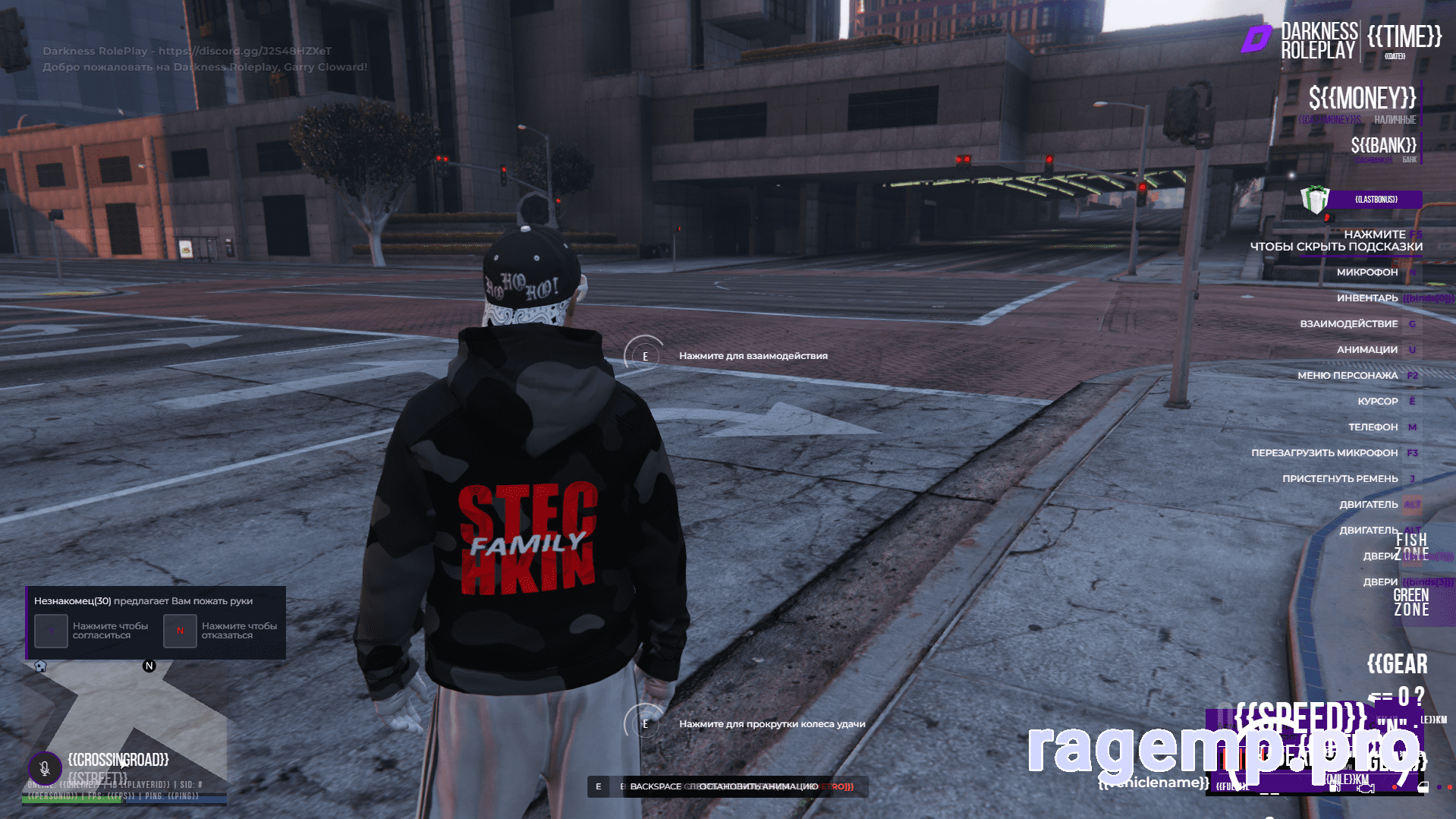The image size is (1456, 819).
Task: Open the gift box bonus icon
Action: 1314,200
